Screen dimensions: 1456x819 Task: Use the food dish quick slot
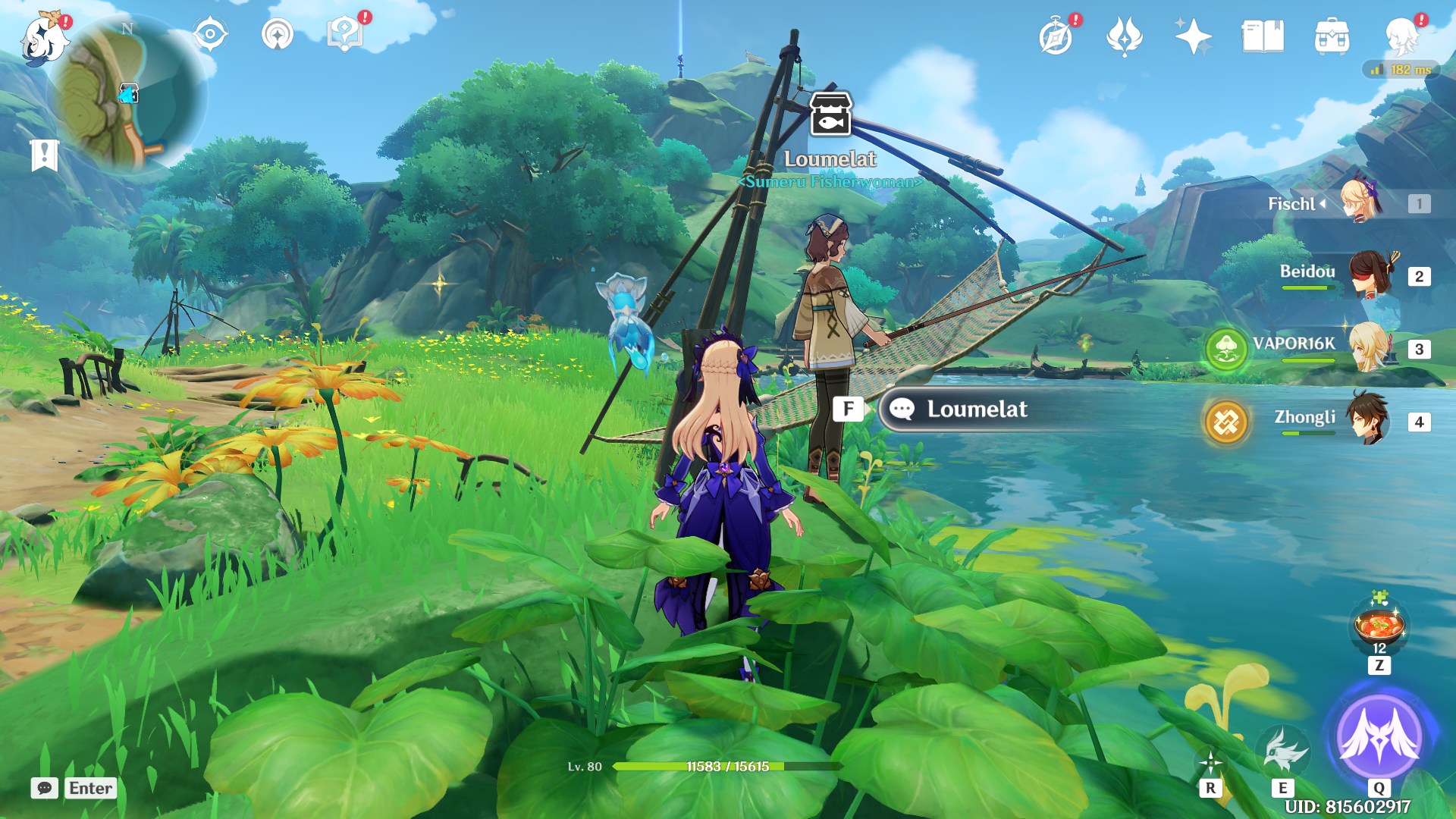click(1379, 627)
